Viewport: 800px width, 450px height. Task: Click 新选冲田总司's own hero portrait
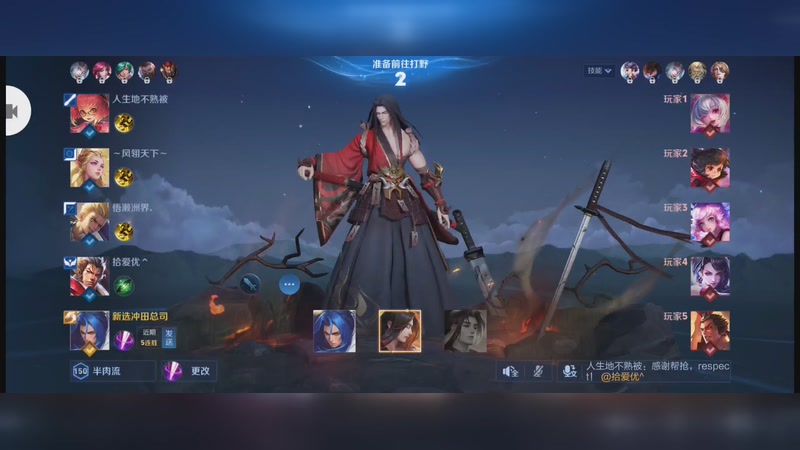coord(89,331)
